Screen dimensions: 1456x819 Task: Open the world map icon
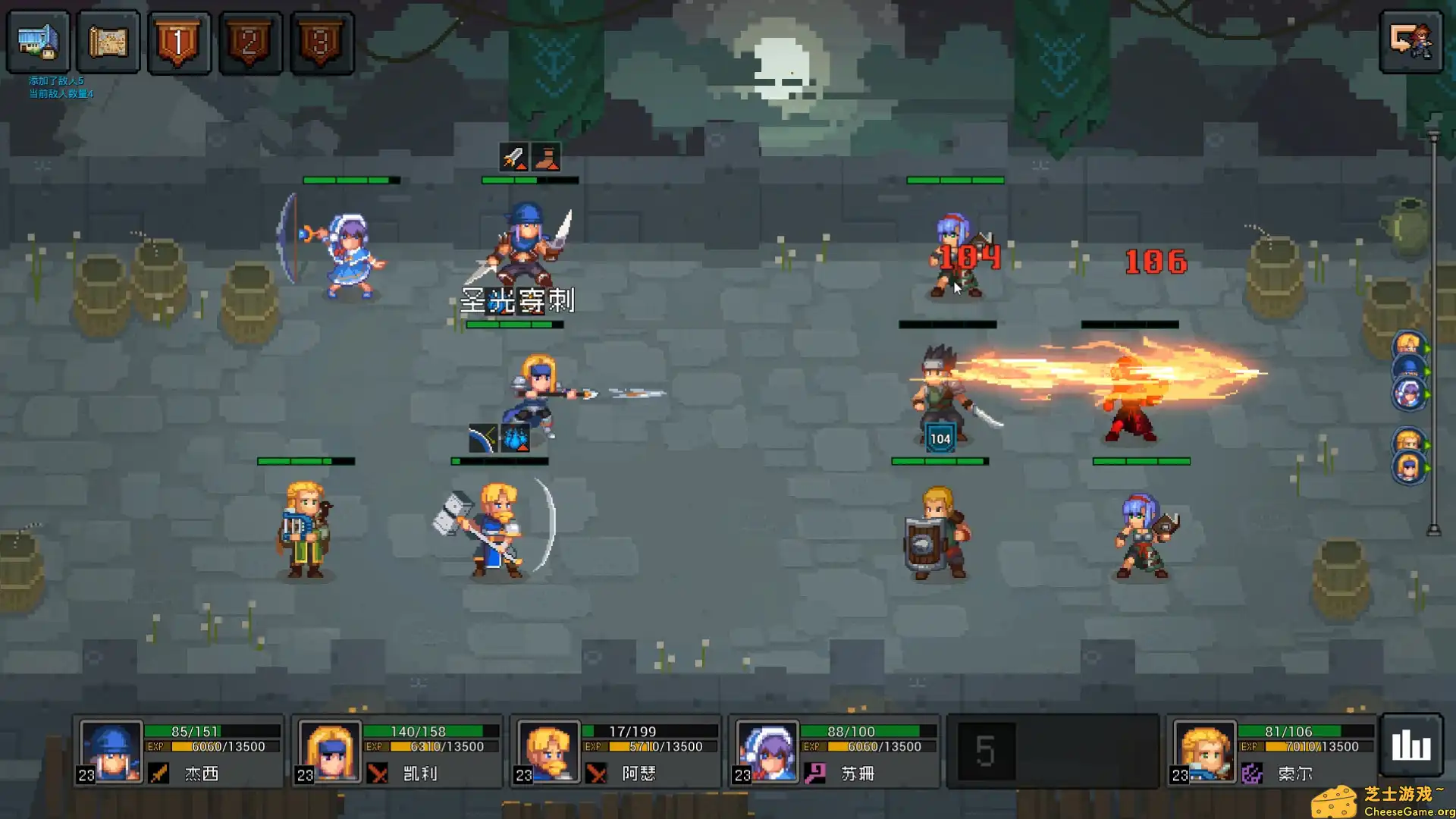pos(108,42)
